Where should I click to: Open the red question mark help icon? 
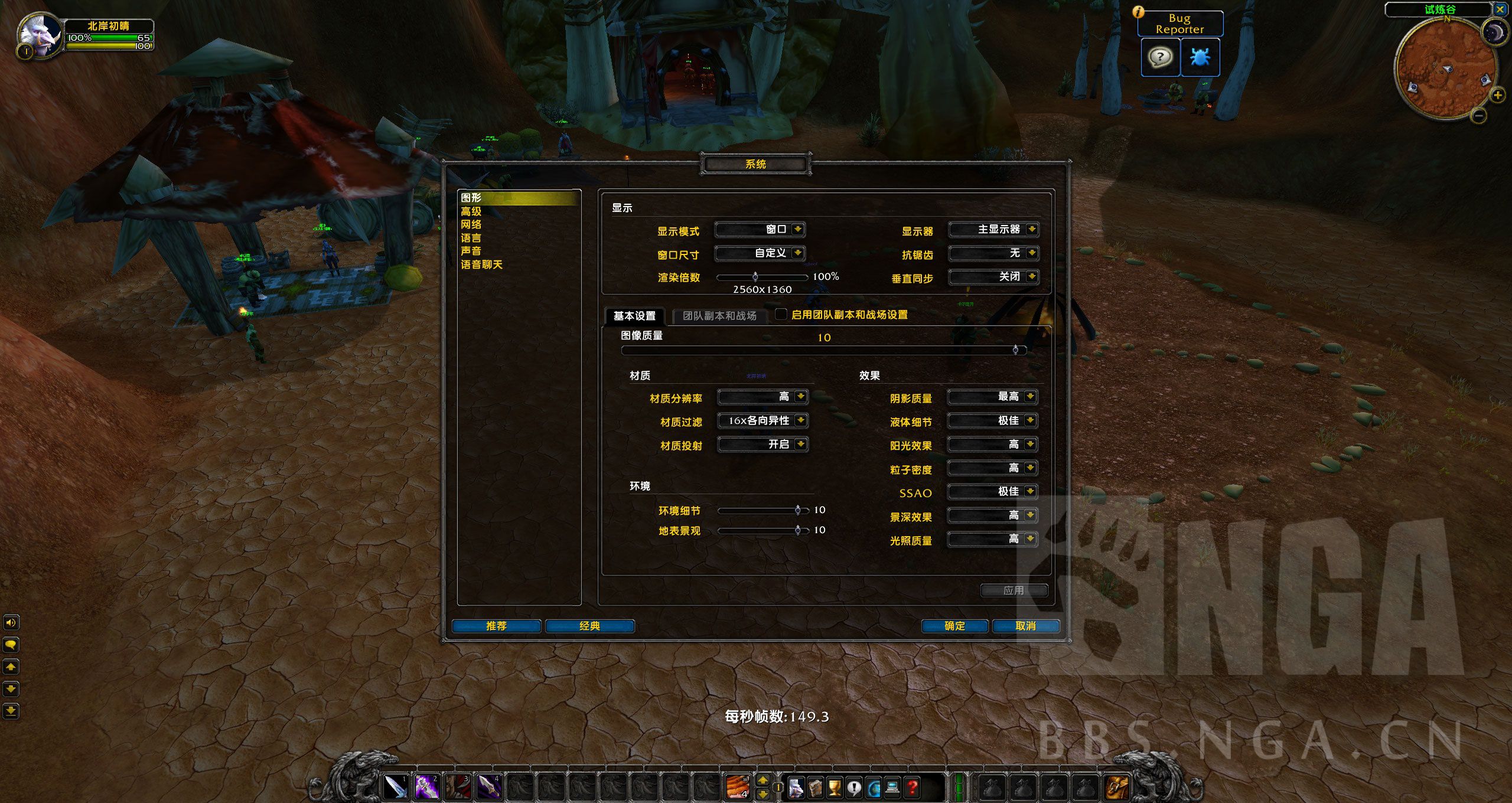[x=913, y=786]
